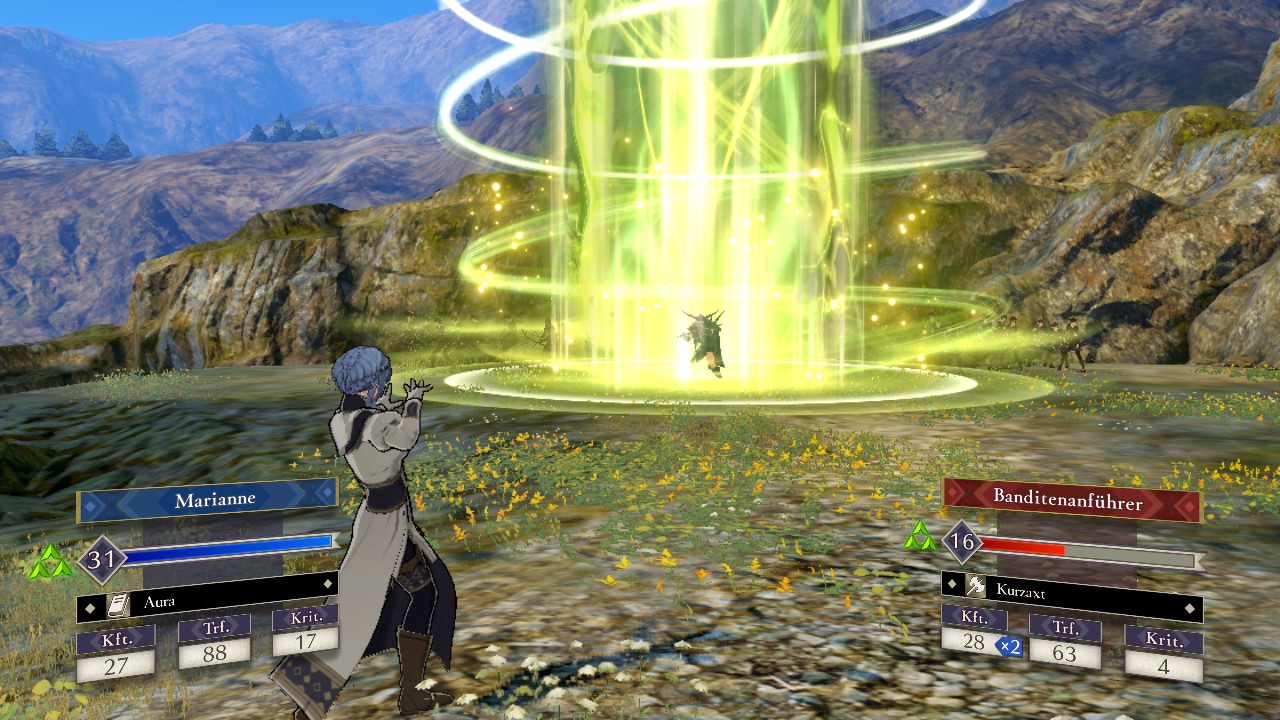1280x720 pixels.
Task: Click the Kurzaxt weapon panel
Action: point(1071,593)
